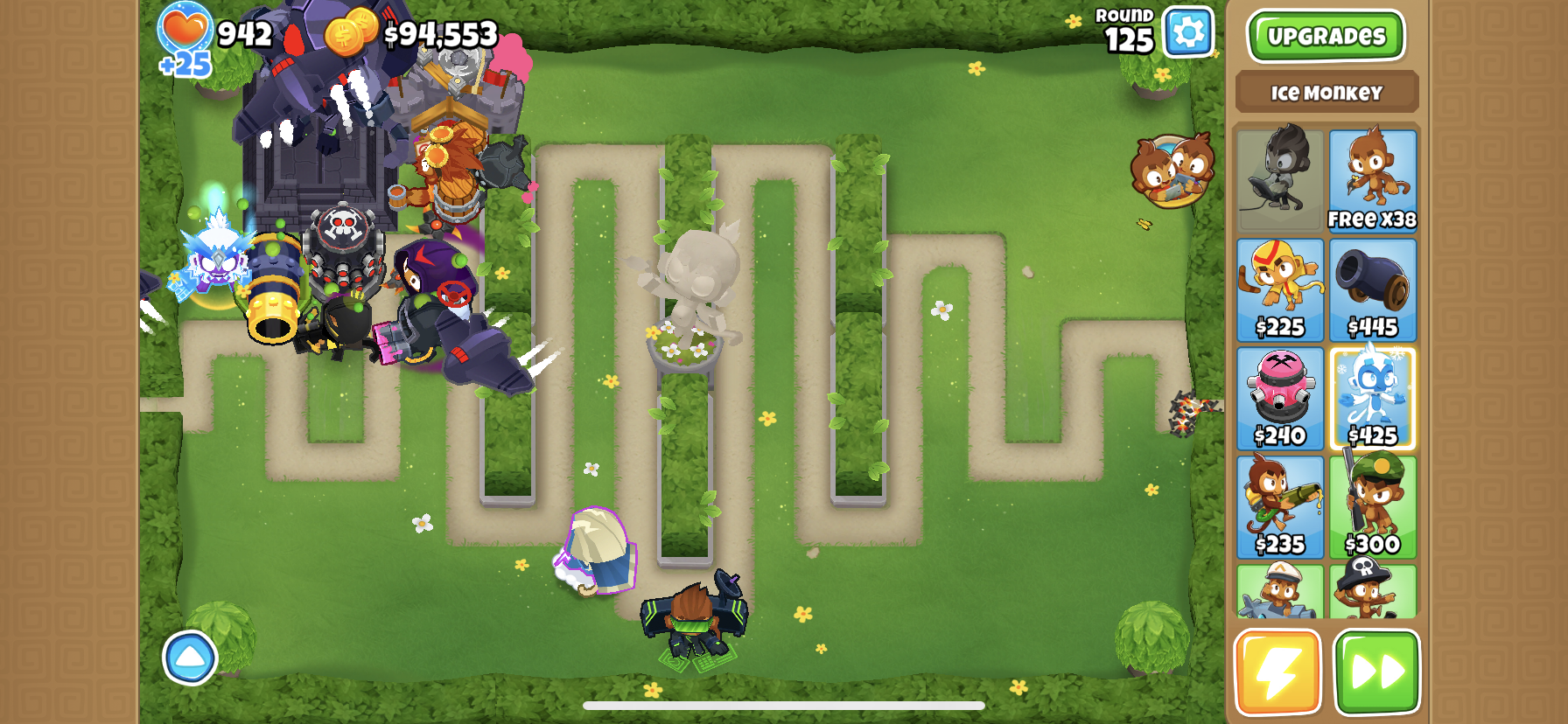Choose the $235 Glue Gunner tower

pos(1279,506)
